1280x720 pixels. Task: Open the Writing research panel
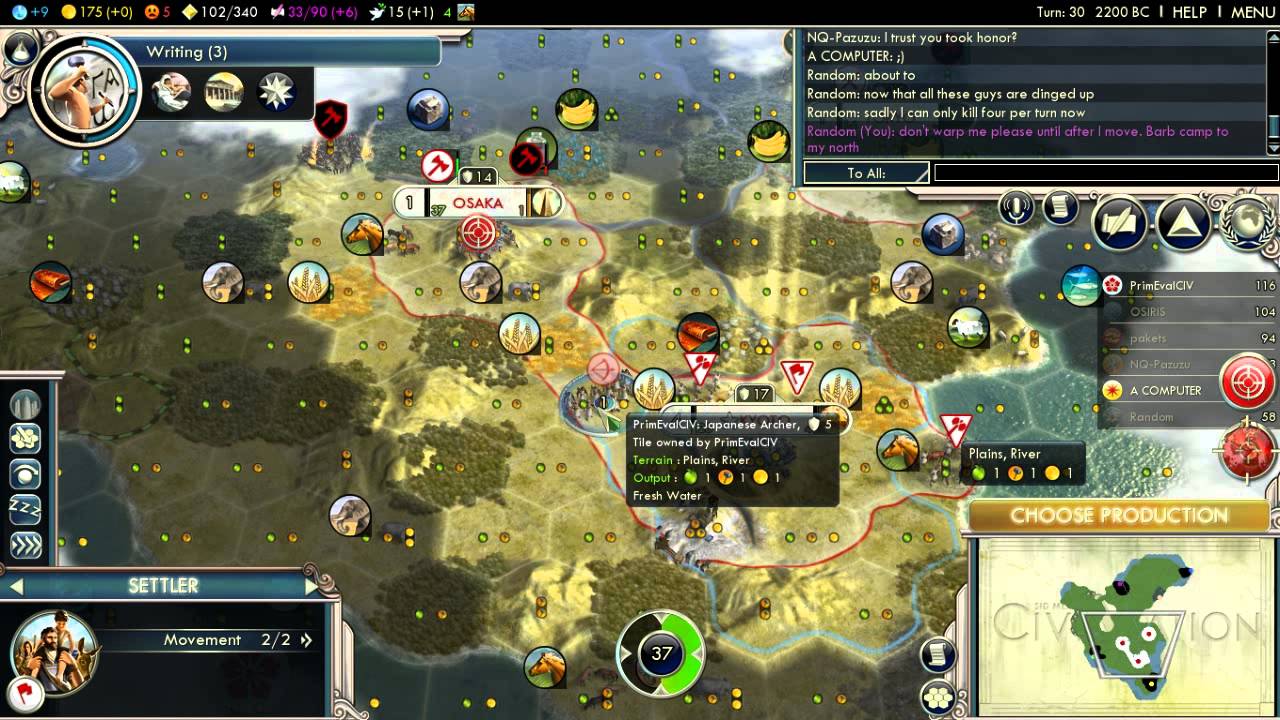[187, 52]
